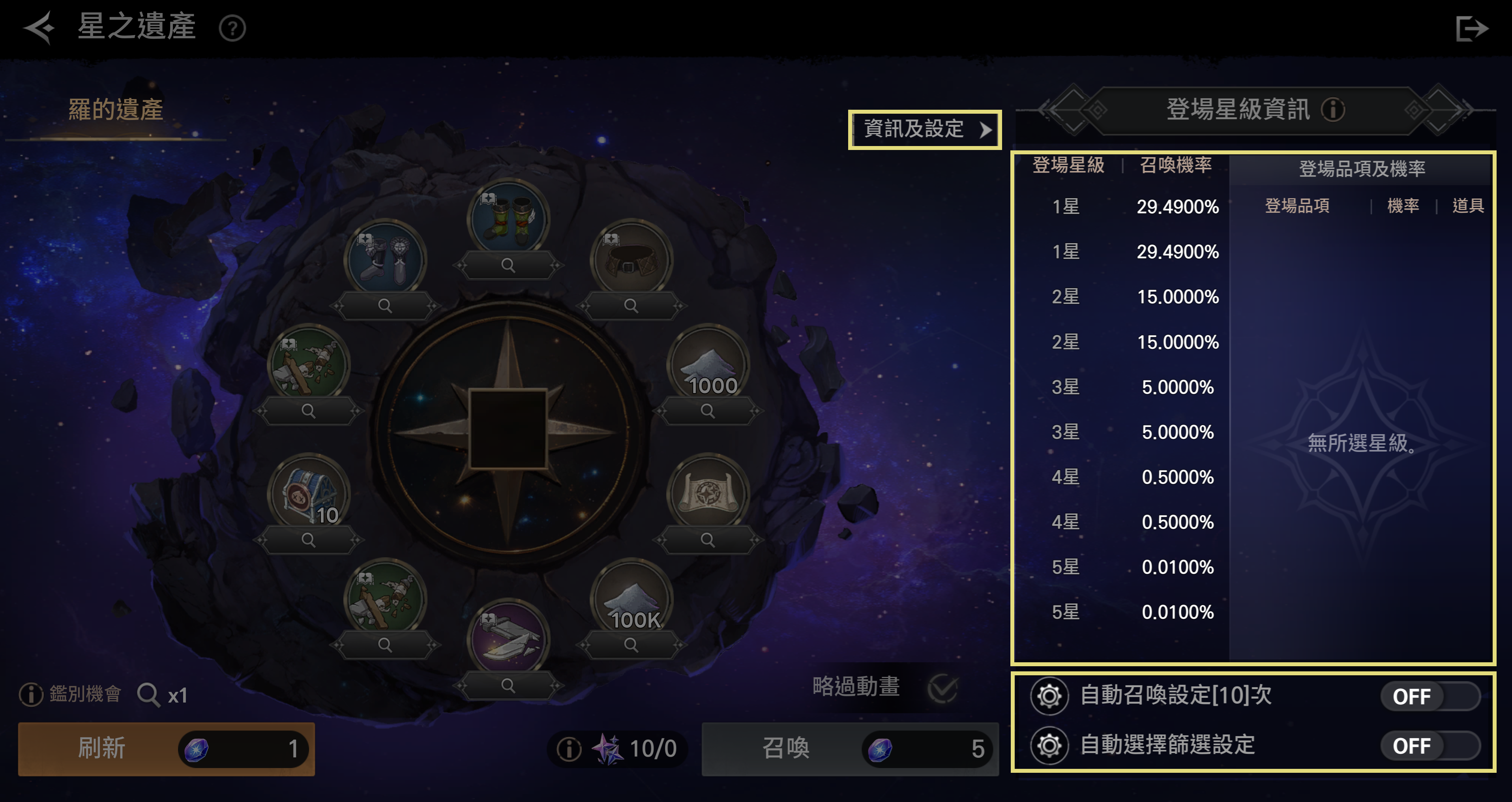Inspect the 100K silver pile item

[x=631, y=645]
